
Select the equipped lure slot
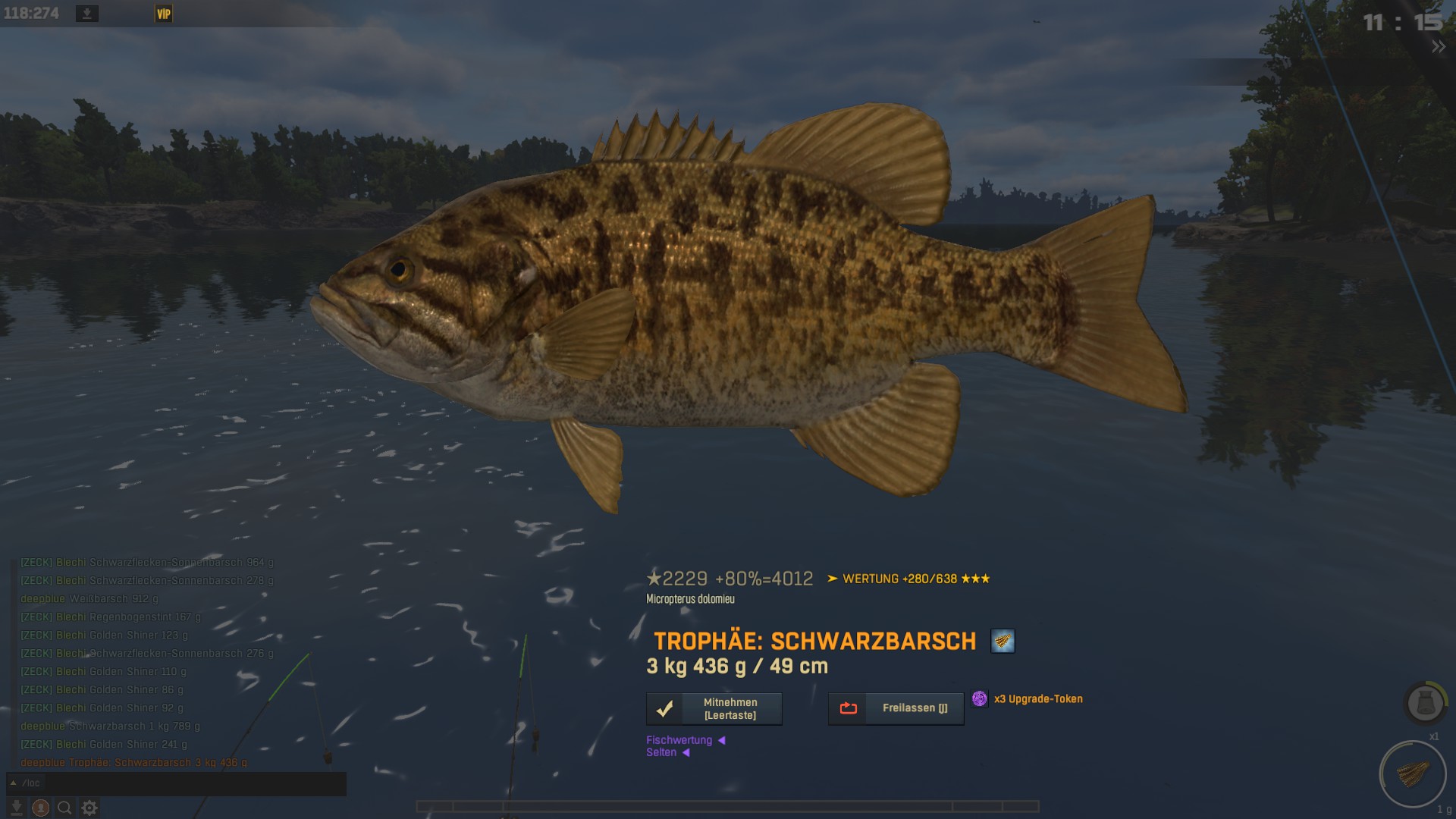click(x=1412, y=774)
